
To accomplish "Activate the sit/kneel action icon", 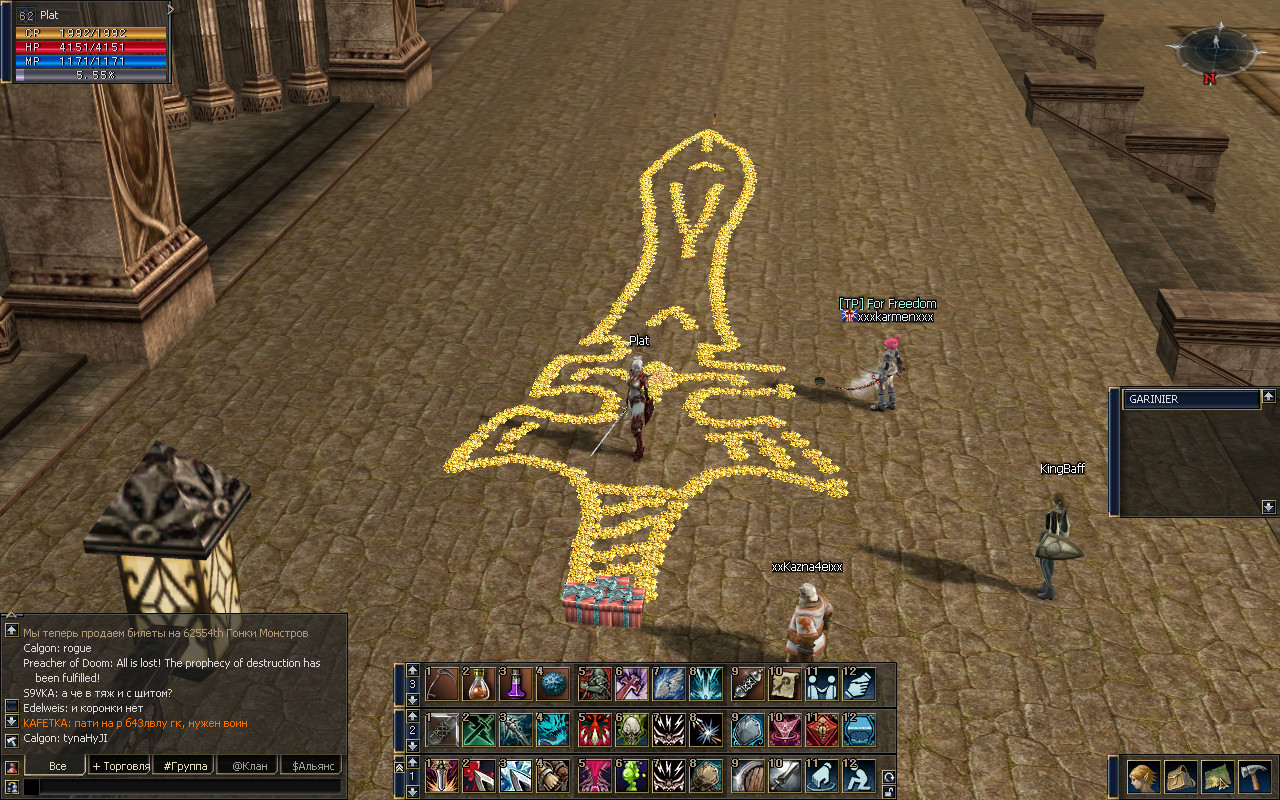I will coord(858,776).
